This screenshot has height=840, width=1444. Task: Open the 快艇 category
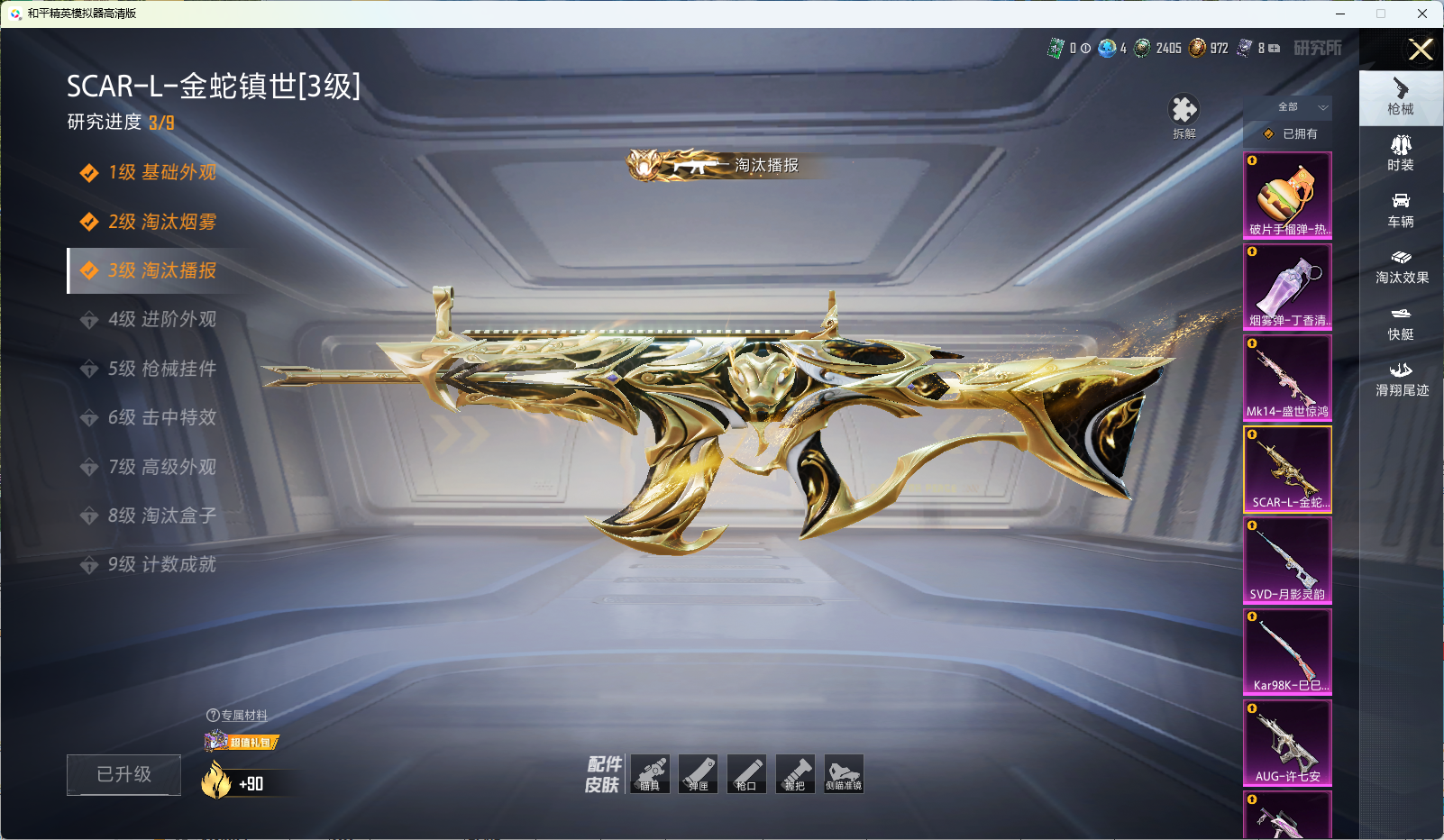click(x=1401, y=323)
